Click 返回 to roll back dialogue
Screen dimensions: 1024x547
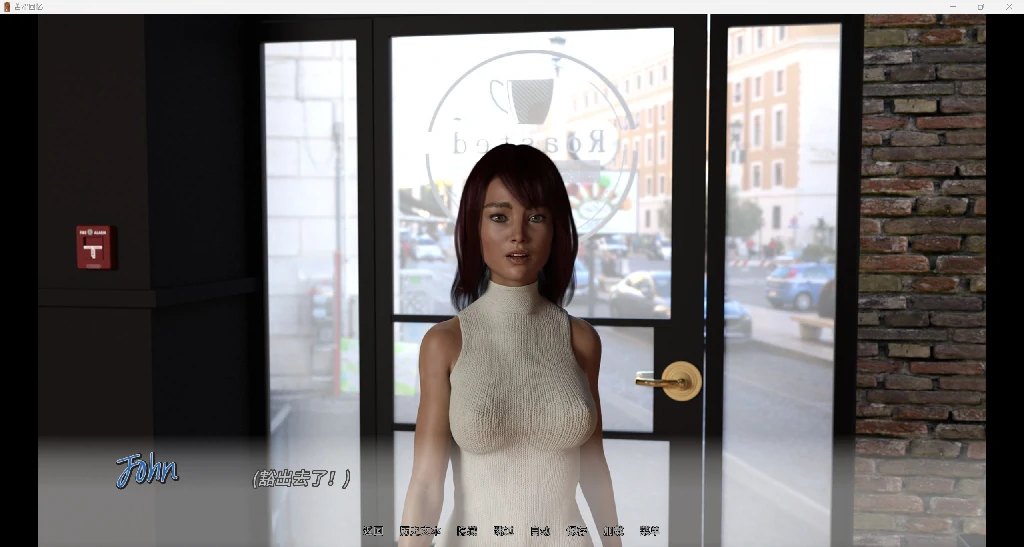click(x=372, y=531)
